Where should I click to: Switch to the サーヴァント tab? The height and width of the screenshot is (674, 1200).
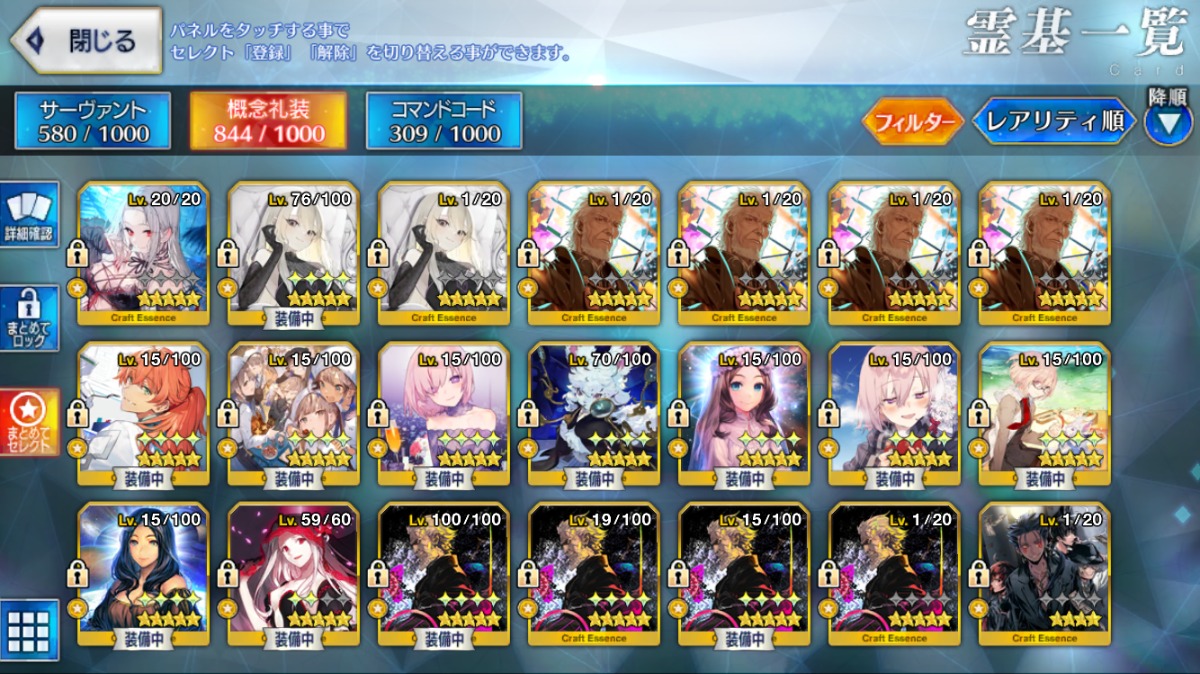93,121
